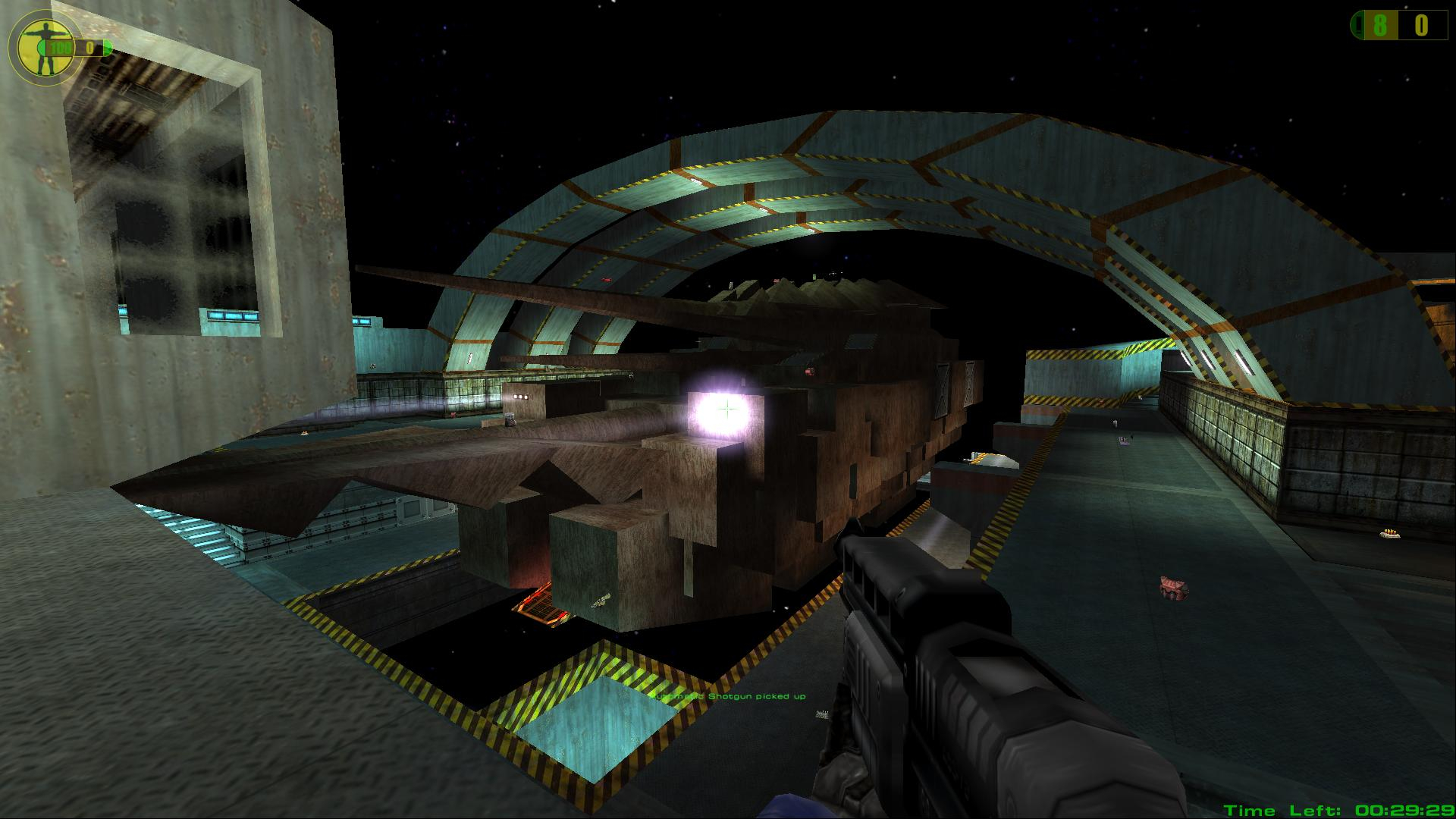The height and width of the screenshot is (819, 1456).
Task: Click the player body status icon
Action: point(43,47)
